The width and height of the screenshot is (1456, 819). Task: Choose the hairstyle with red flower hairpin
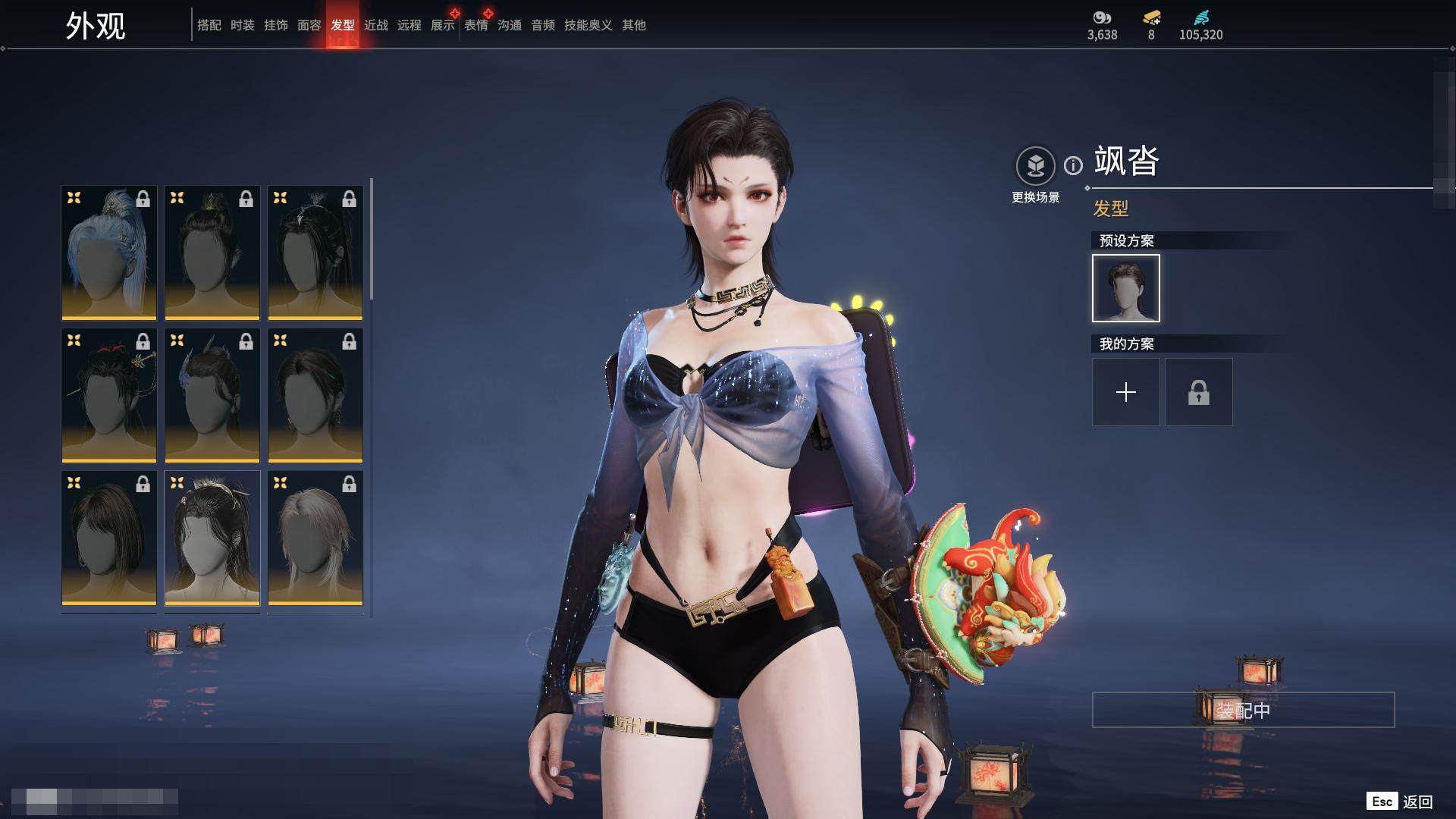tap(109, 395)
